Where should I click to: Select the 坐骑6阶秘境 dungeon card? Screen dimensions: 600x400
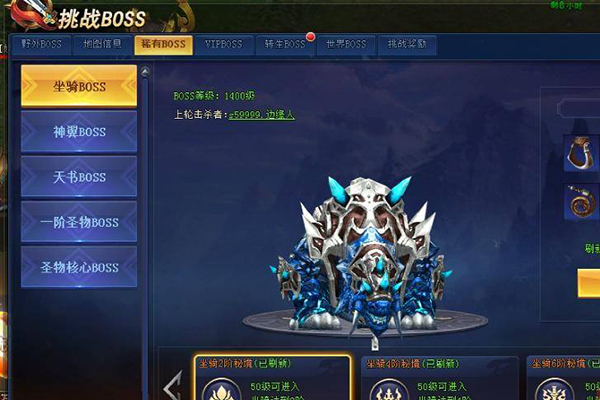566,378
